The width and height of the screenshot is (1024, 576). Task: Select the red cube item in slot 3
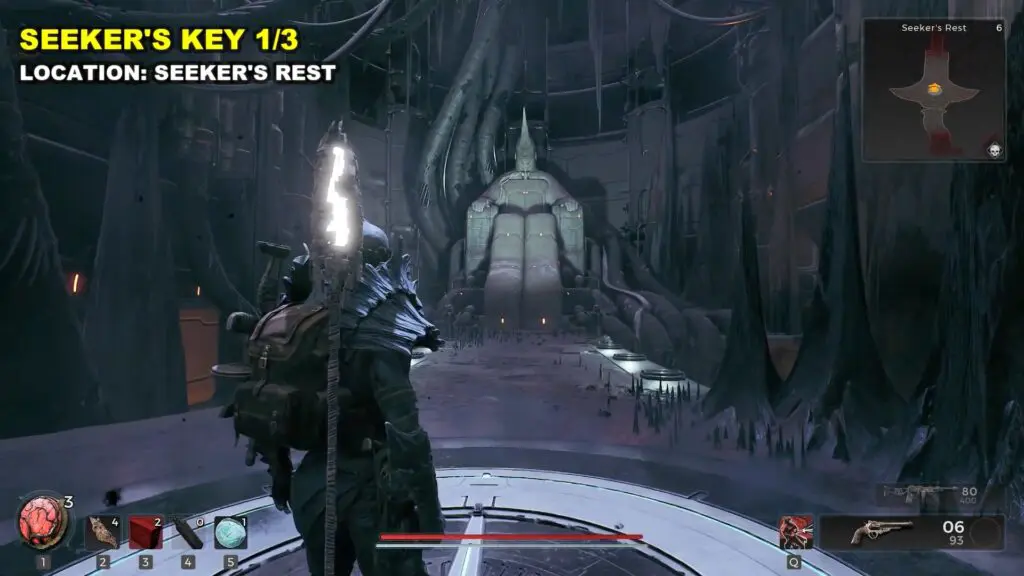coord(145,532)
